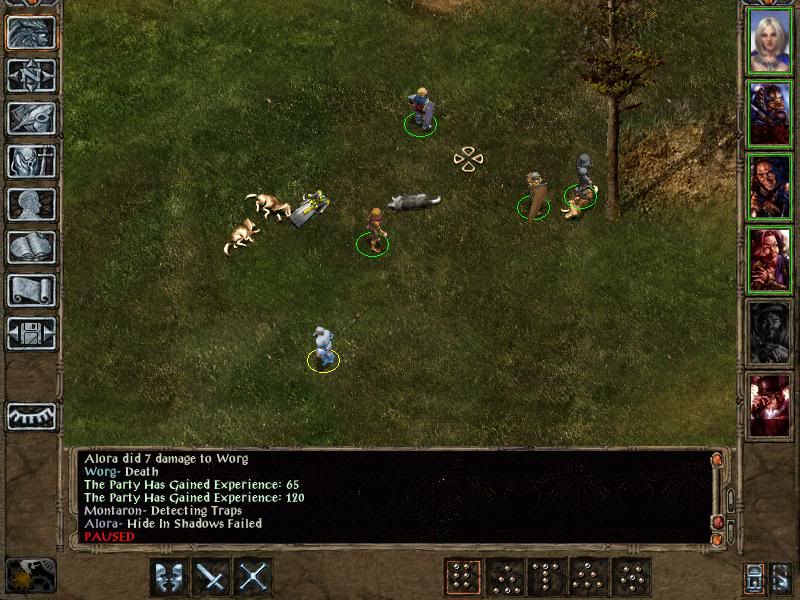This screenshot has width=800, height=600.
Task: Open game options with the floppy disk button
Action: (x=31, y=333)
